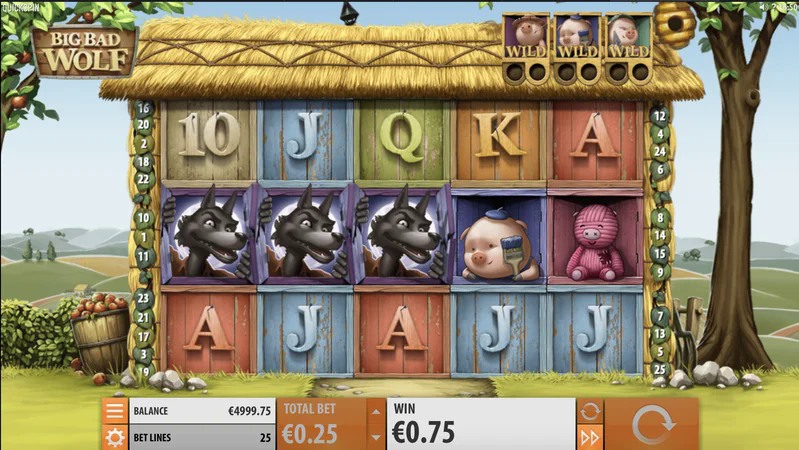Enable fast-forward turbo spin
Viewport: 799px width, 450px height.
pyautogui.click(x=590, y=437)
